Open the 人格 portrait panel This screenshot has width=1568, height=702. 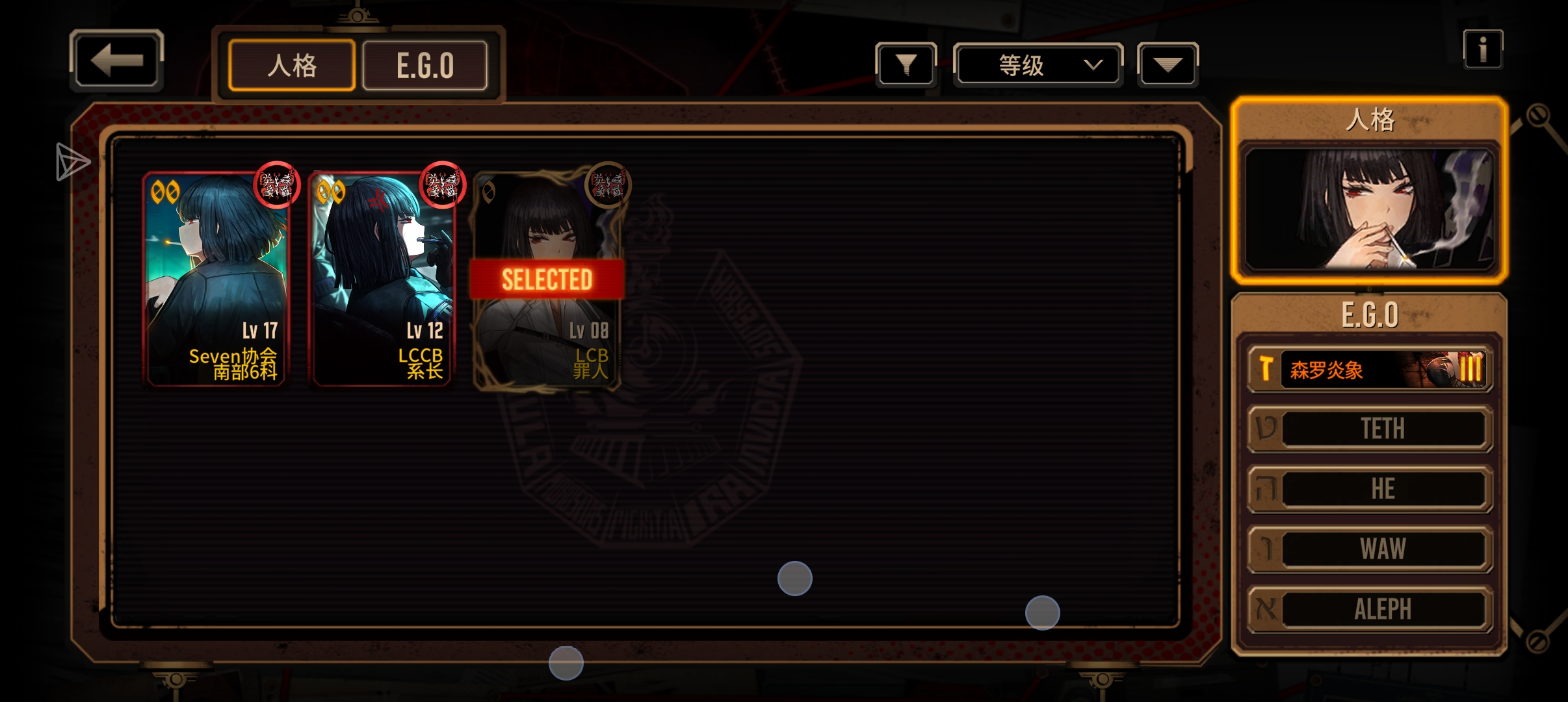click(1369, 208)
